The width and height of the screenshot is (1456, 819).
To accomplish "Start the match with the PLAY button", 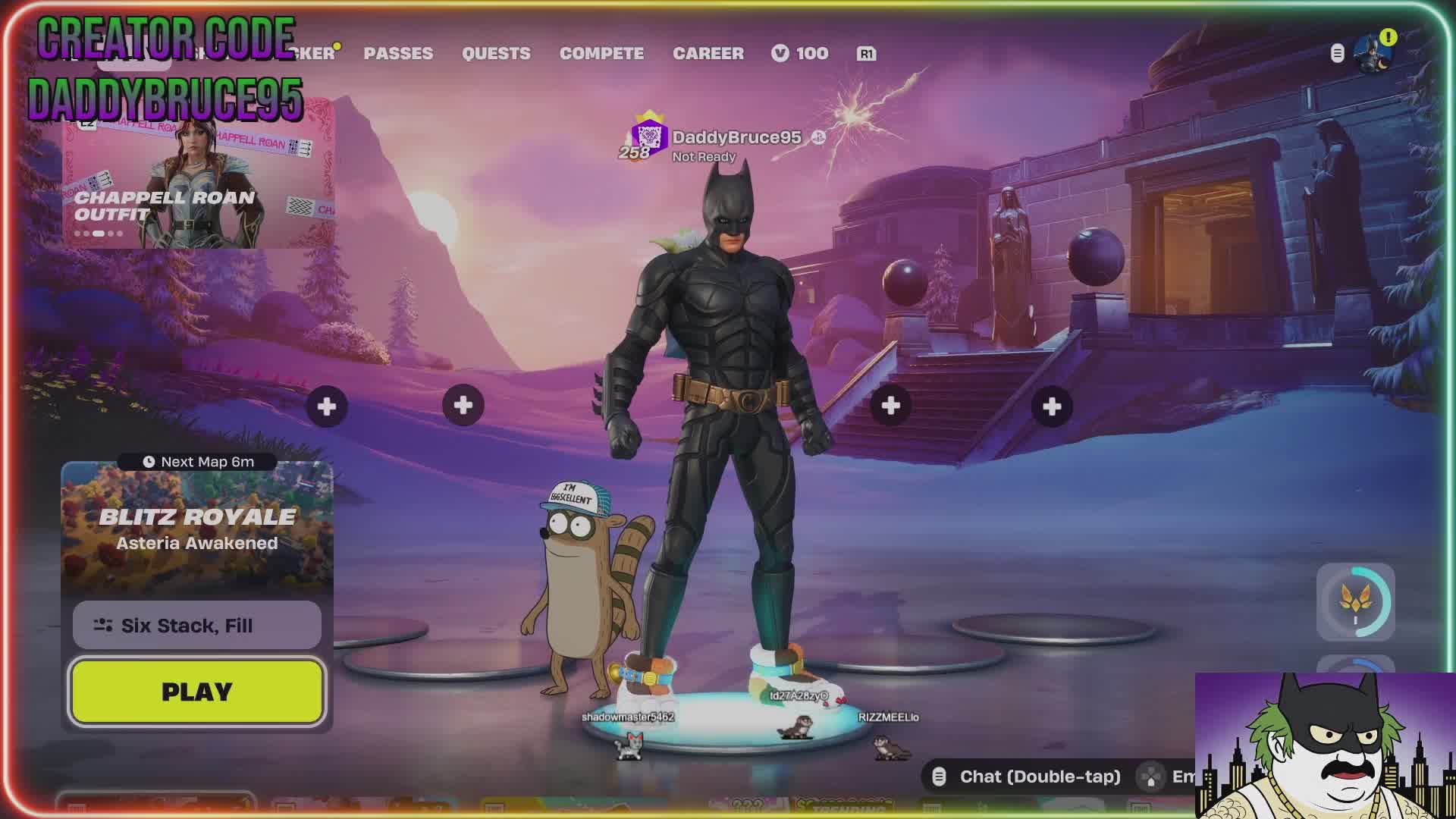I will (197, 692).
